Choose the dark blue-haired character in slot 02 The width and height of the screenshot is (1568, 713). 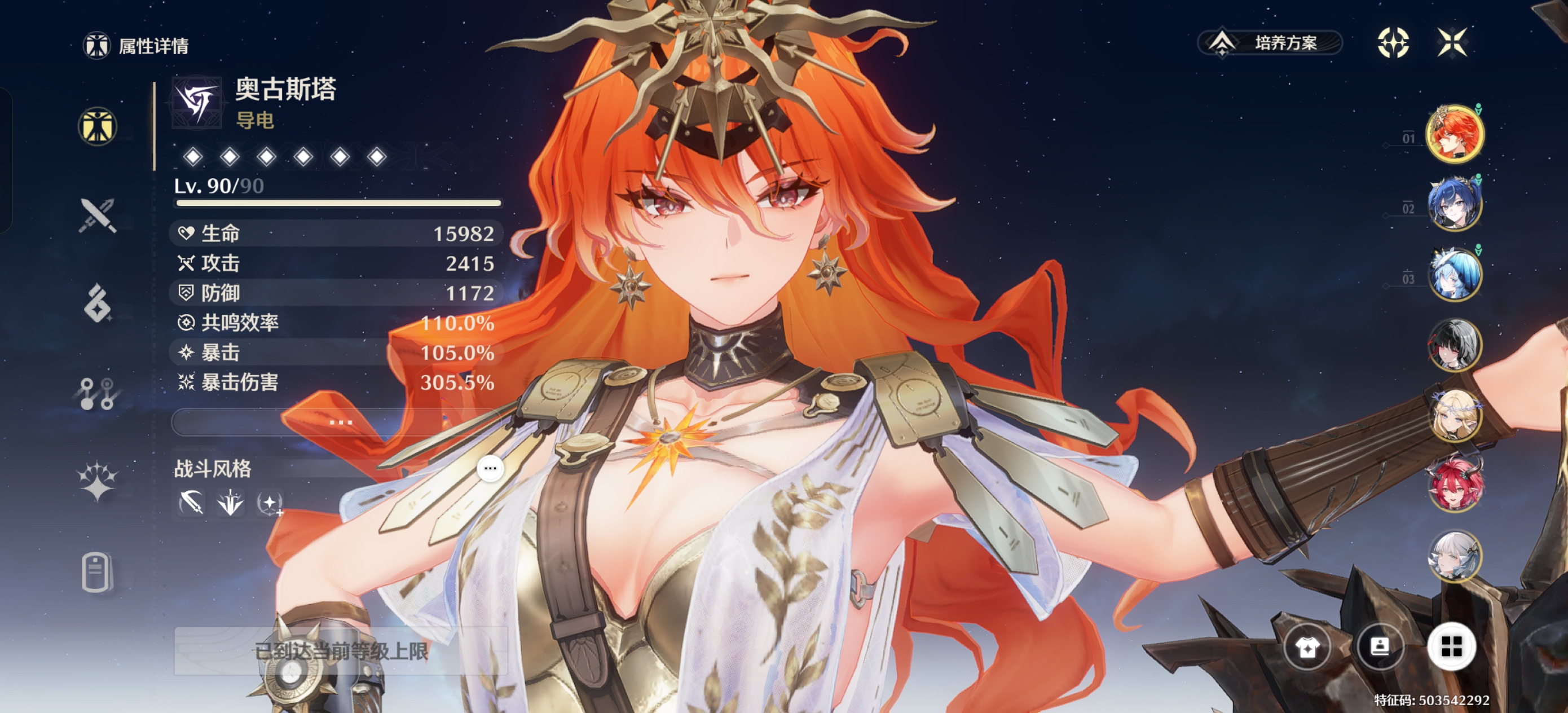tap(1455, 204)
